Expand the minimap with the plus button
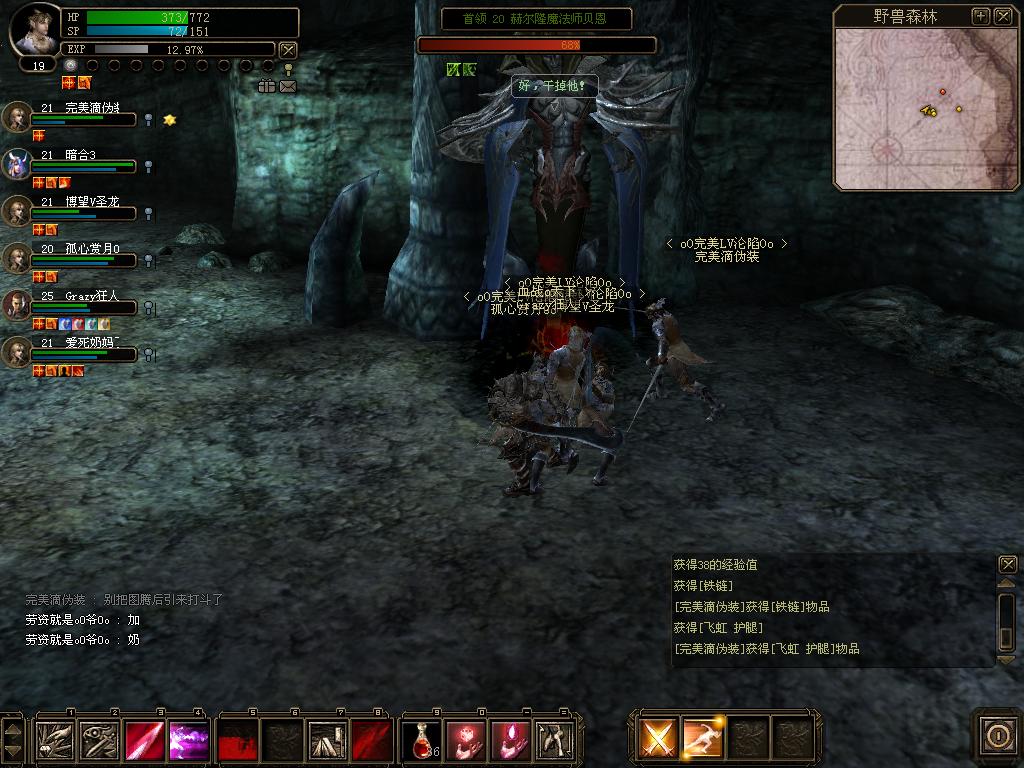 (x=981, y=16)
